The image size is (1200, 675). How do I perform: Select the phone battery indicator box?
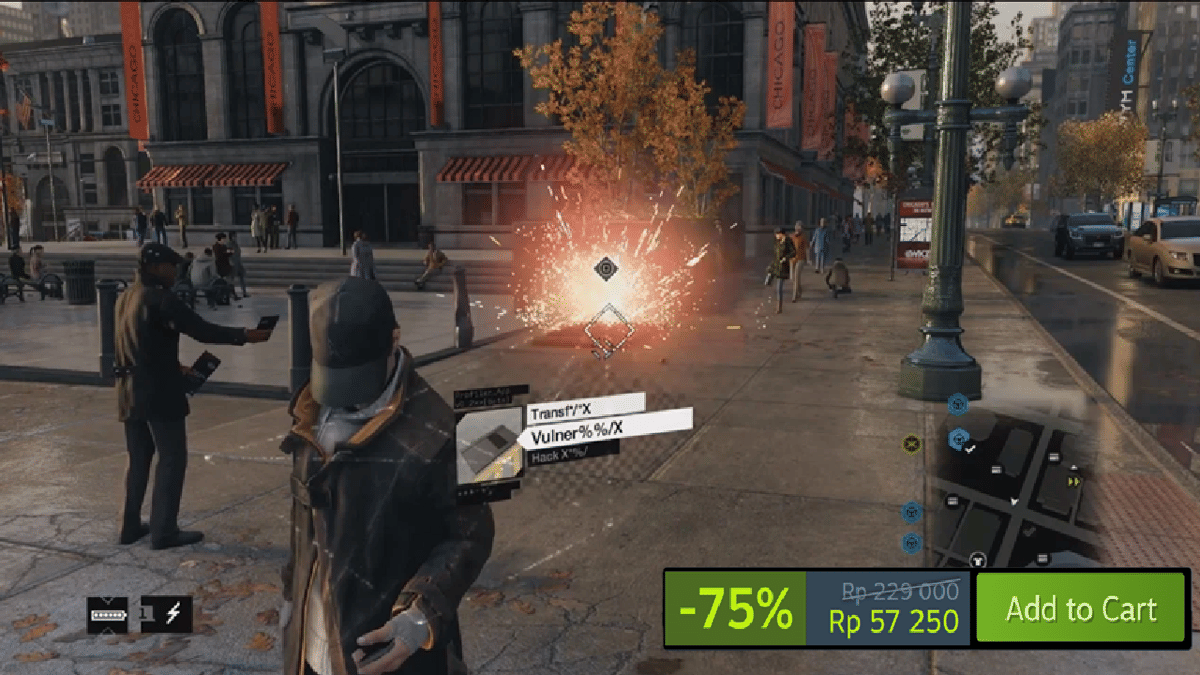pyautogui.click(x=108, y=613)
